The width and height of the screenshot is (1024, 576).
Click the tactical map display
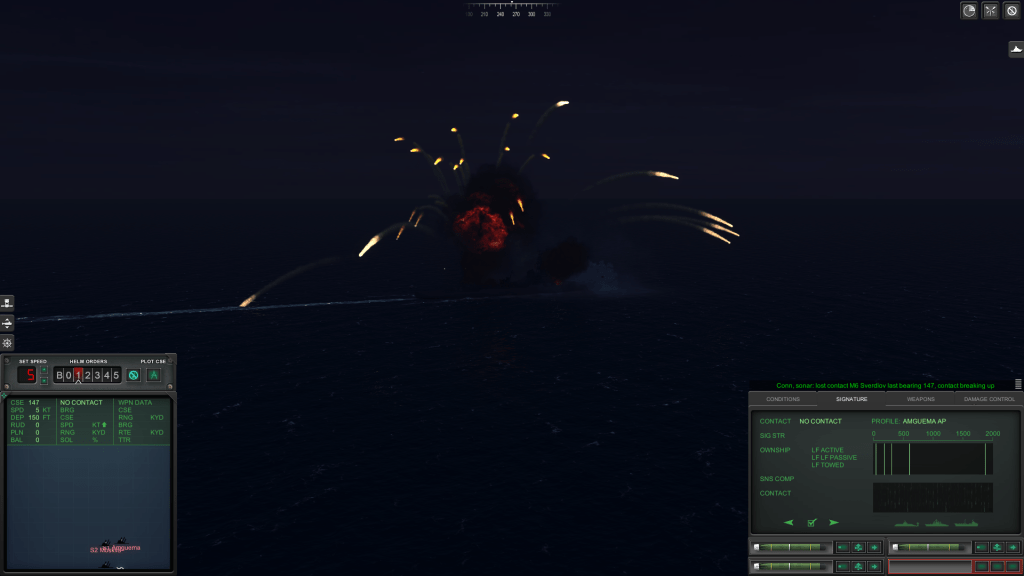pos(89,500)
